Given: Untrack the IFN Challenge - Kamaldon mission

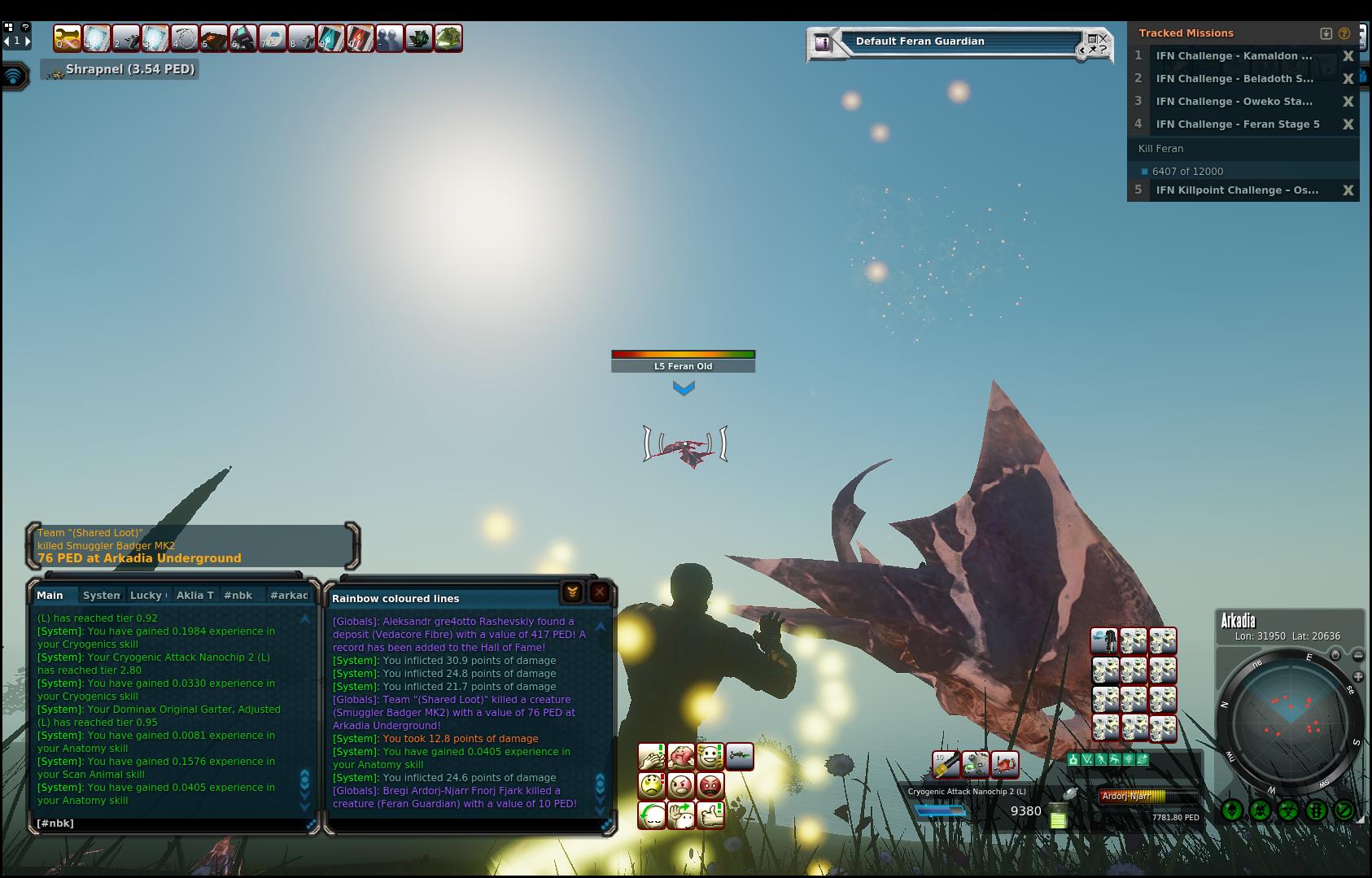Looking at the screenshot, I should coord(1348,56).
